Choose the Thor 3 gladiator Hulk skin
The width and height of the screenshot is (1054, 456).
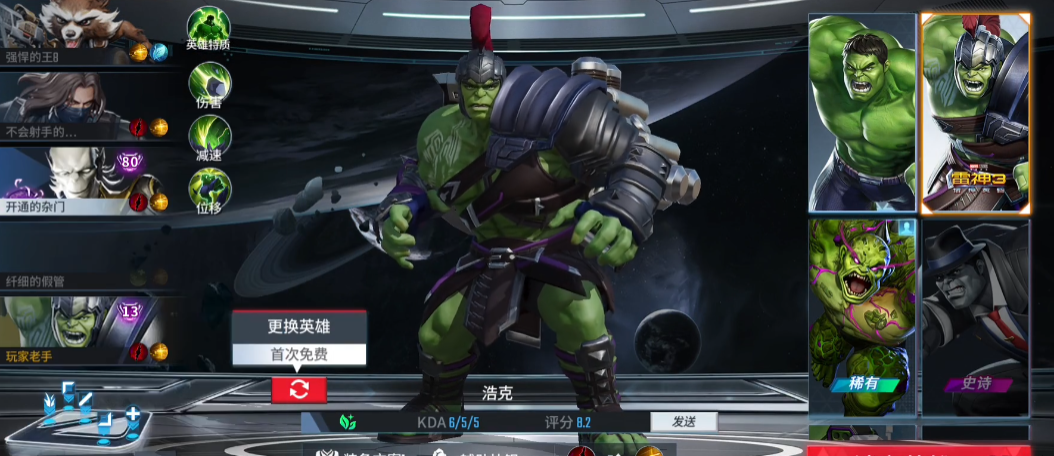[x=975, y=112]
